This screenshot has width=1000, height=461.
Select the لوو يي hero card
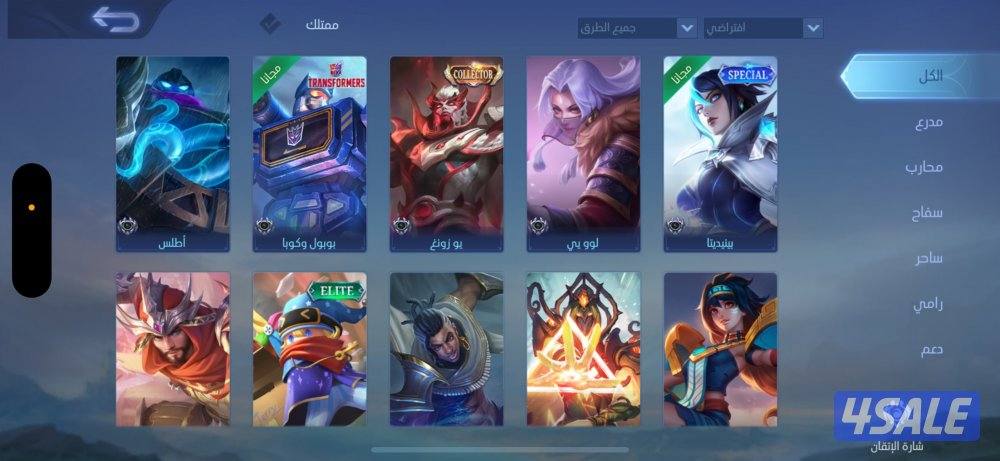[x=583, y=153]
